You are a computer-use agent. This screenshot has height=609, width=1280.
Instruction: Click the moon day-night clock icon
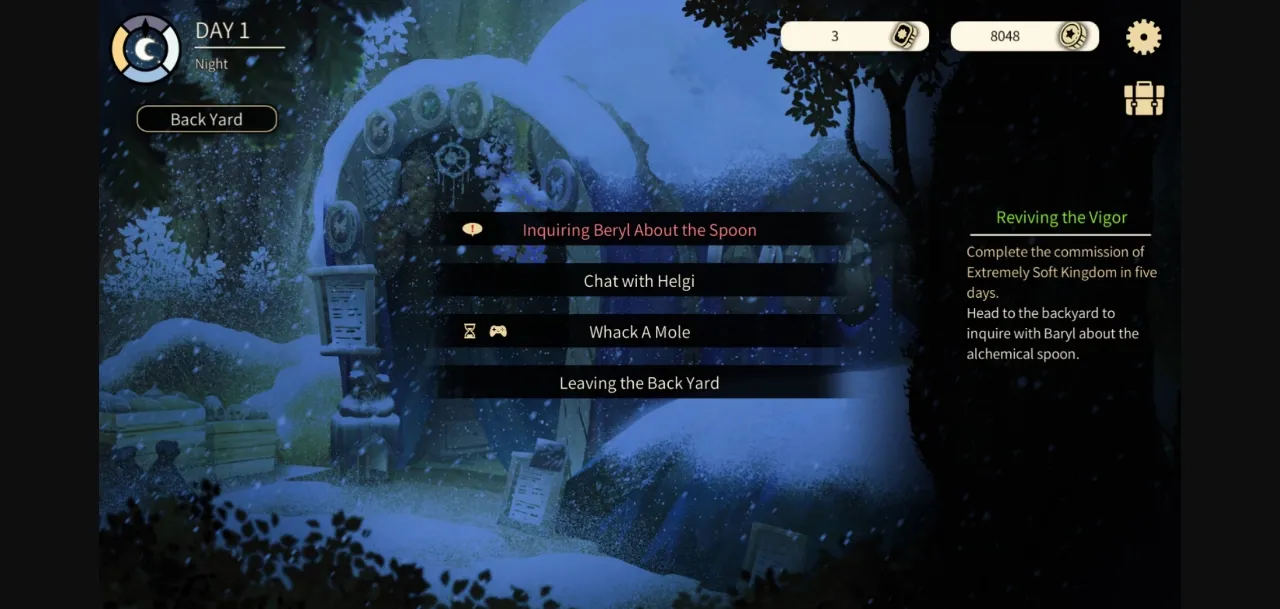click(146, 49)
